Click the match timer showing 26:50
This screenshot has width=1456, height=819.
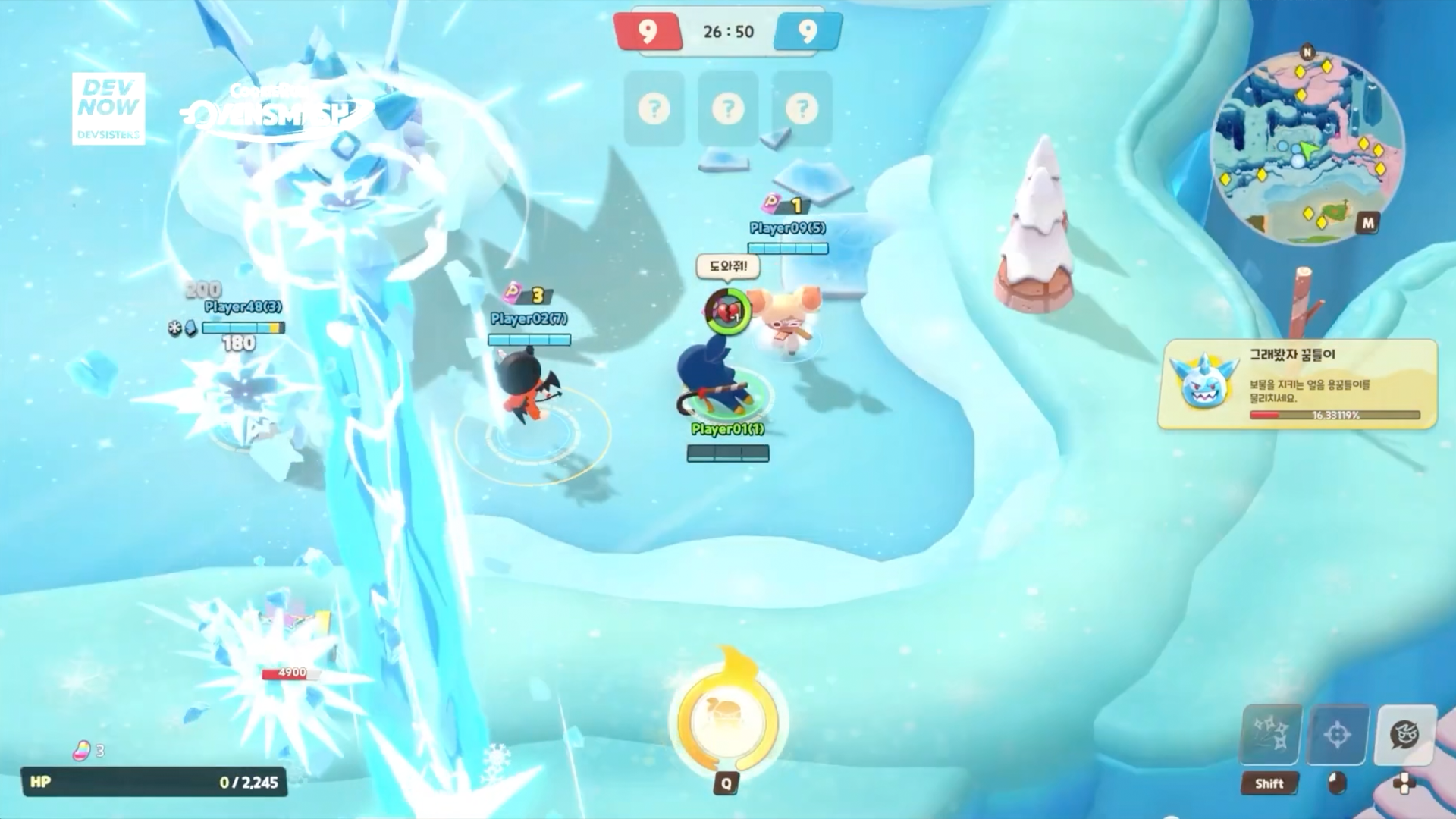tap(728, 32)
